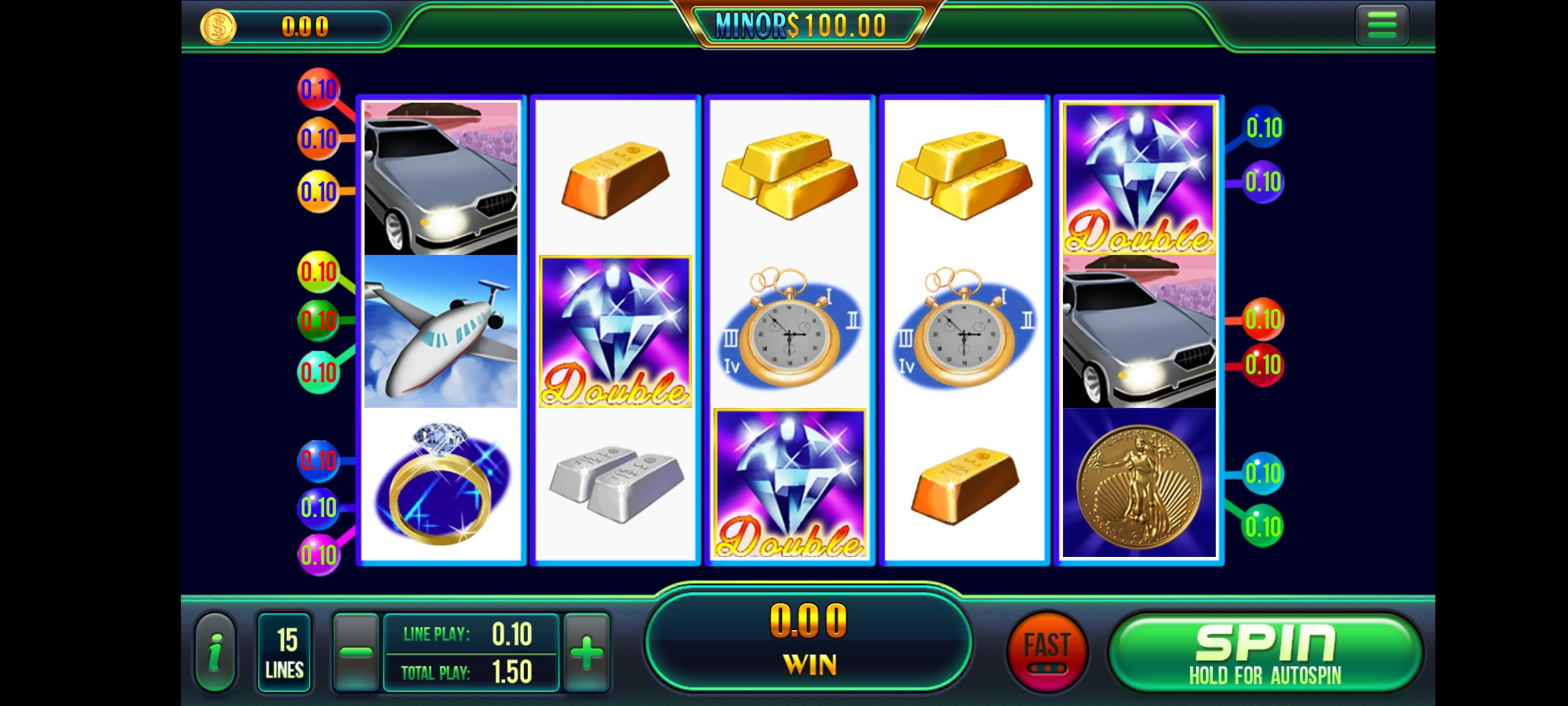Open the green info paytable button
This screenshot has height=706, width=1568.
click(x=215, y=652)
